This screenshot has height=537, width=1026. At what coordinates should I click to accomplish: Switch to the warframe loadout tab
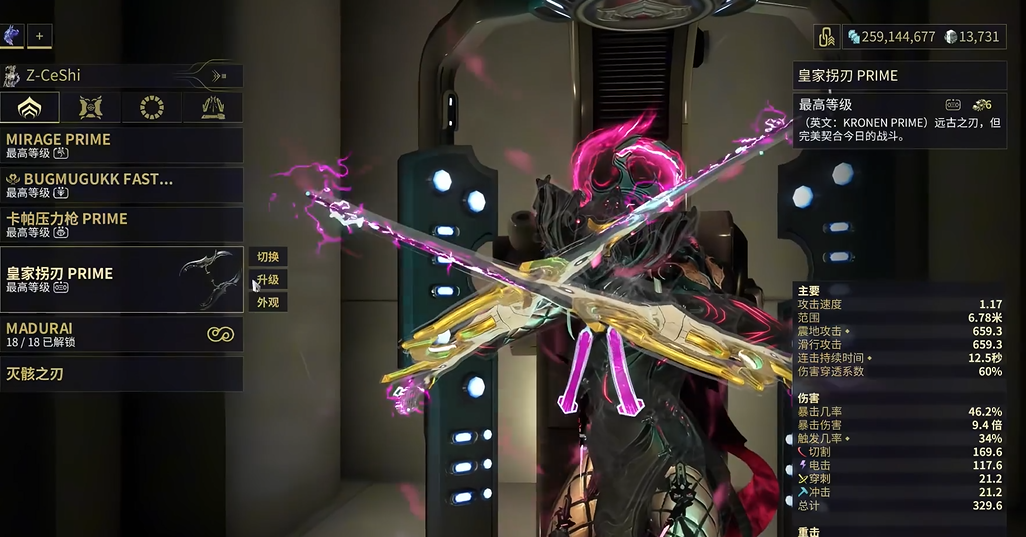30,107
